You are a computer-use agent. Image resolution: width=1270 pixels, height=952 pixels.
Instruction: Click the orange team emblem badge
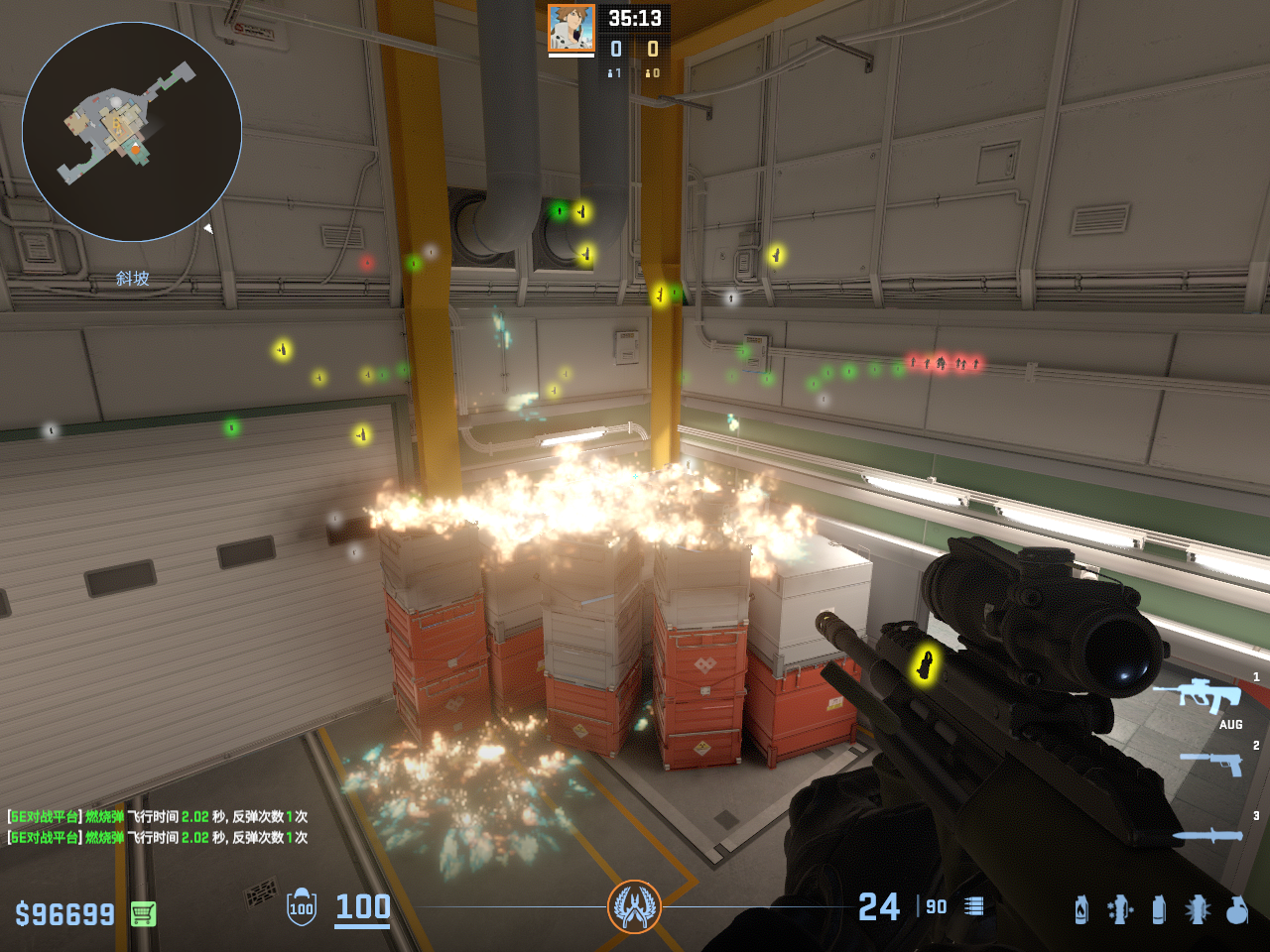tap(634, 906)
